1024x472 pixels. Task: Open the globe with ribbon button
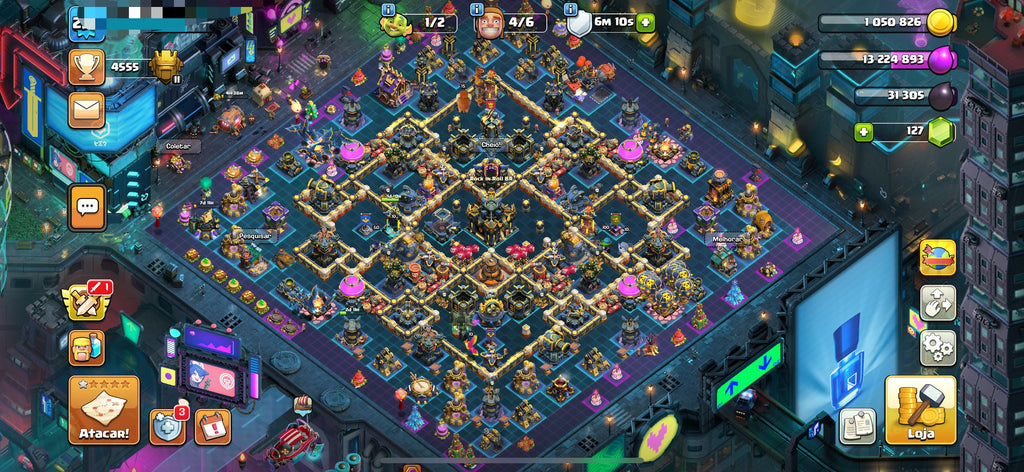(938, 258)
